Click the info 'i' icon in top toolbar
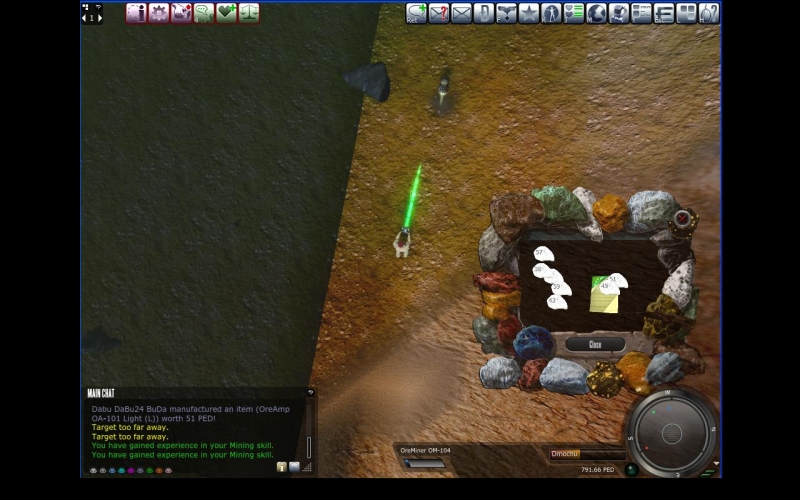 136,13
